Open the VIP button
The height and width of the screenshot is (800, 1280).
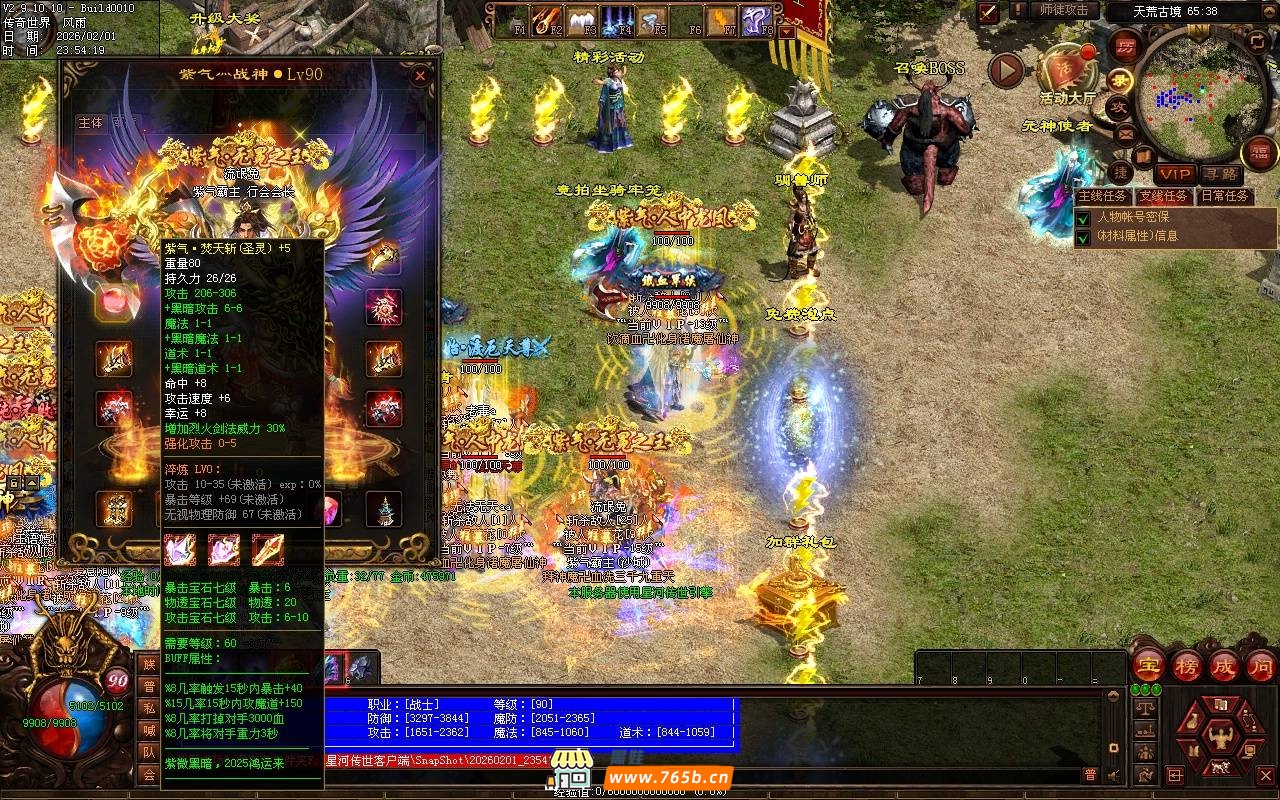tap(1175, 175)
